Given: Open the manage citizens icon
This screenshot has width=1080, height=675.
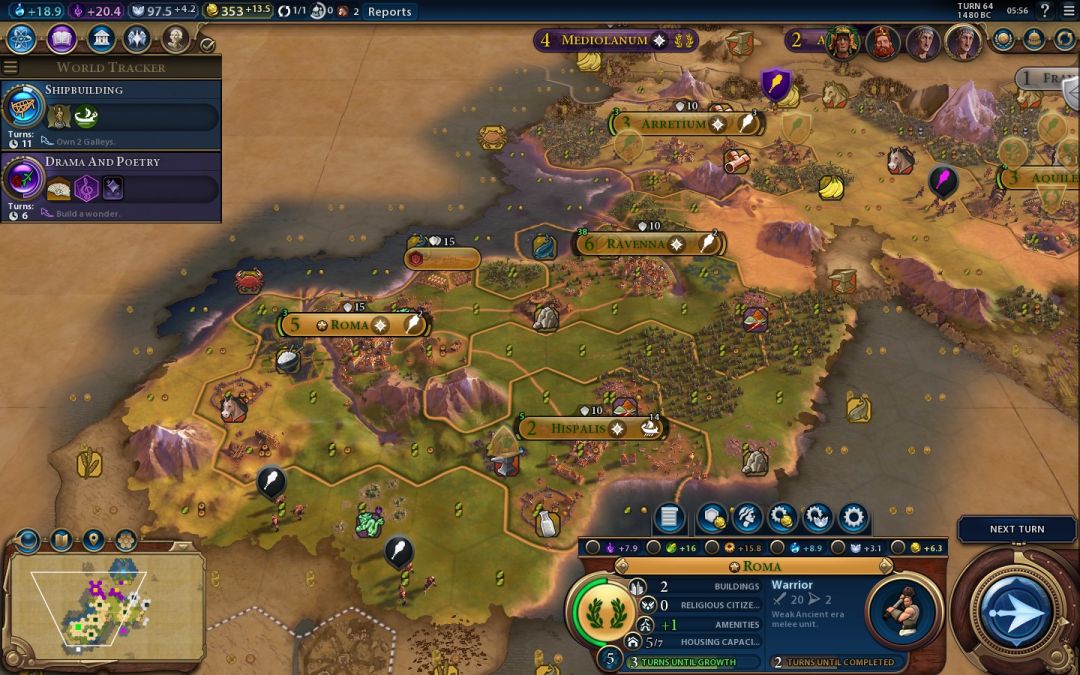Looking at the screenshot, I should point(745,517).
